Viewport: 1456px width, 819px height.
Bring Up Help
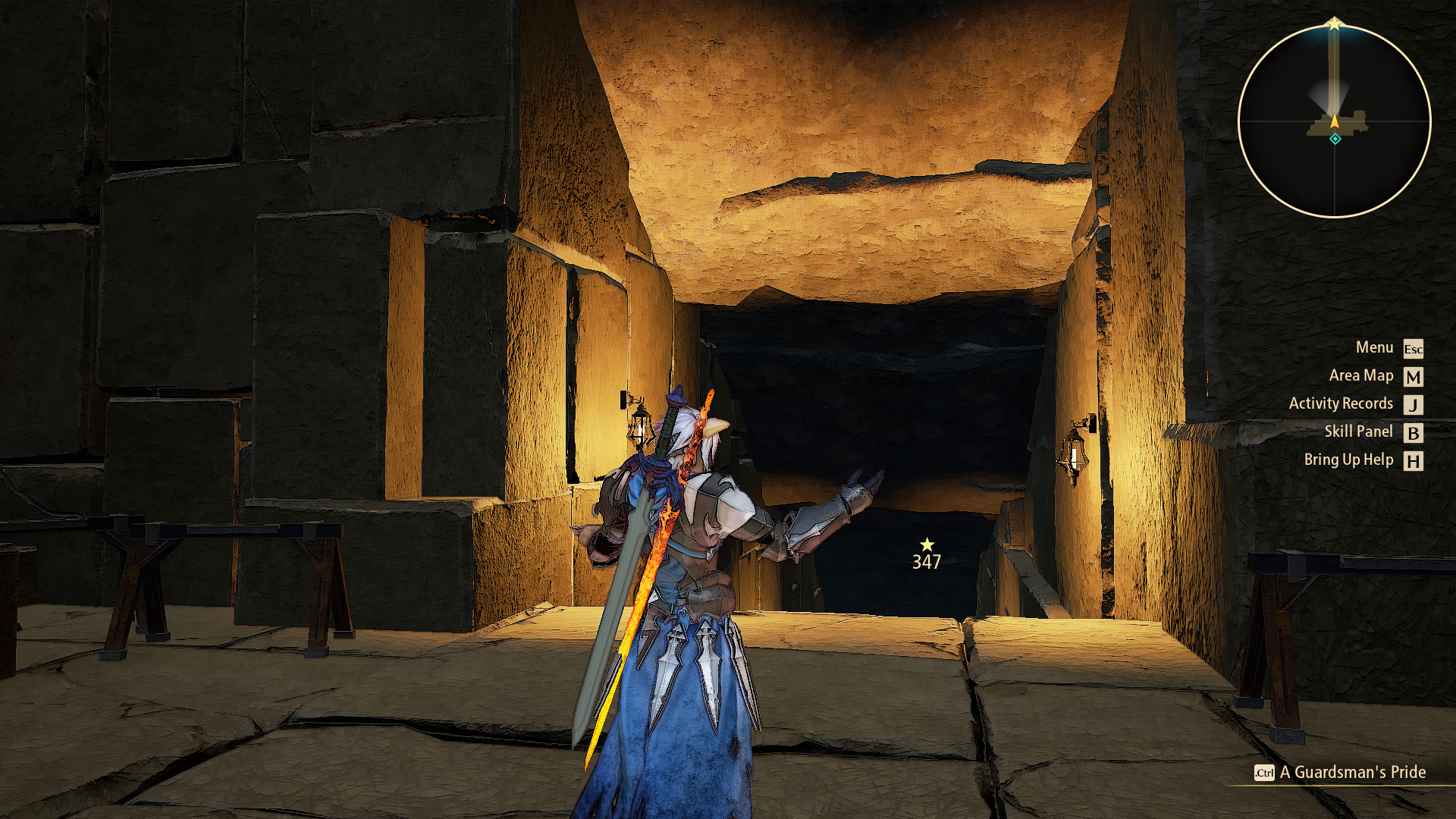[x=1349, y=460]
